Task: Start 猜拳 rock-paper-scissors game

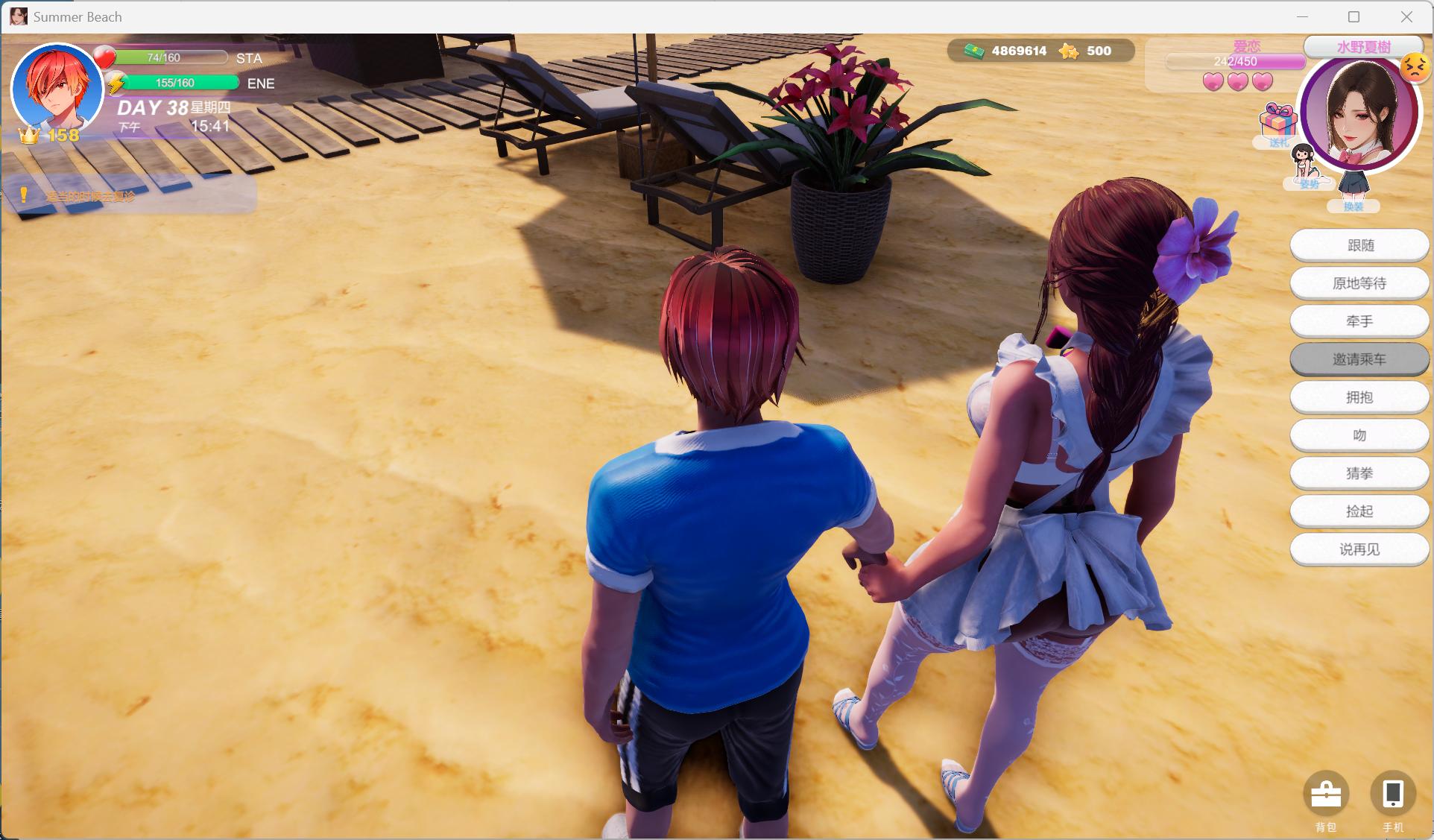Action: click(1359, 473)
